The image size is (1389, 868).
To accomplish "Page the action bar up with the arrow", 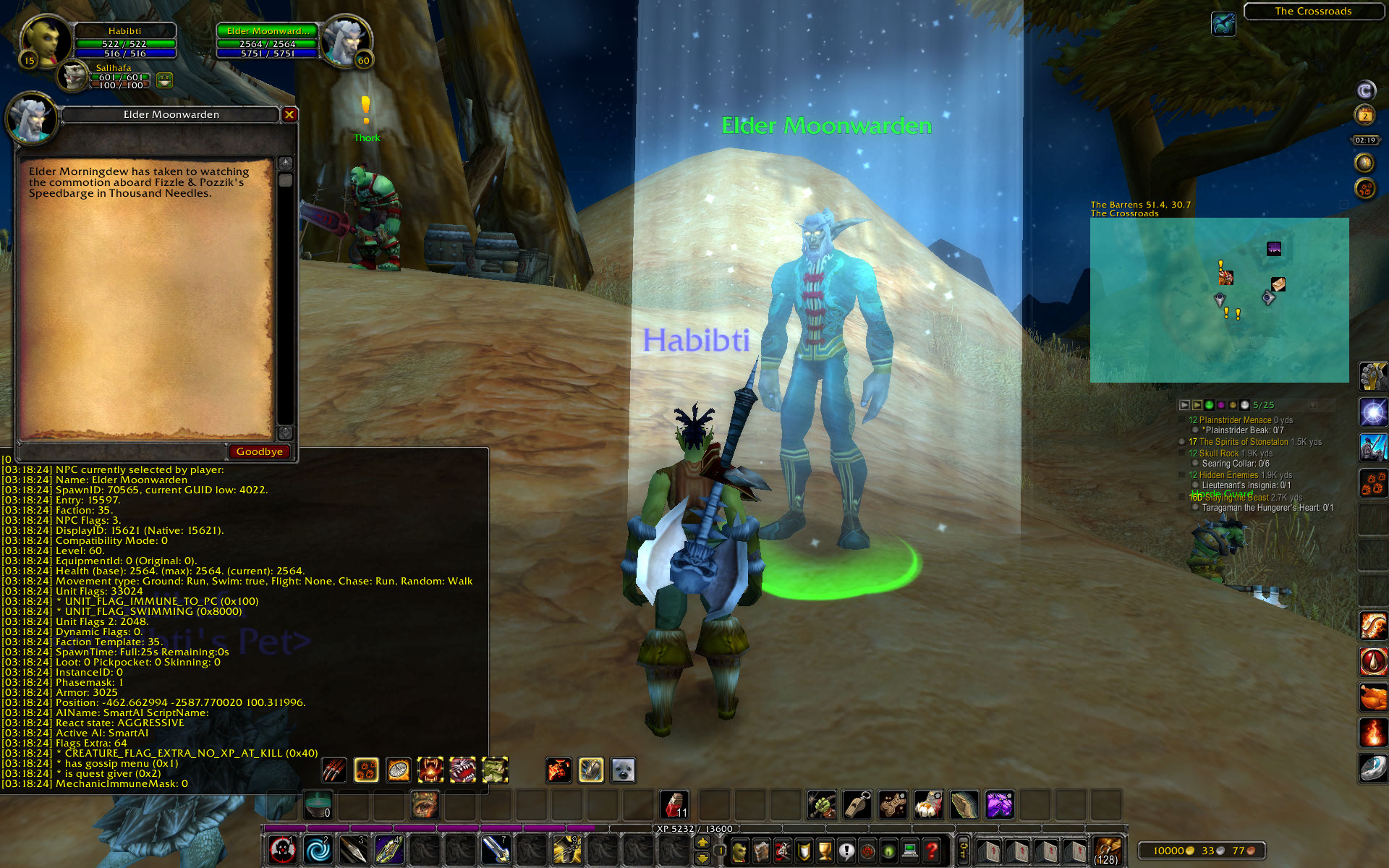I will pyautogui.click(x=702, y=843).
